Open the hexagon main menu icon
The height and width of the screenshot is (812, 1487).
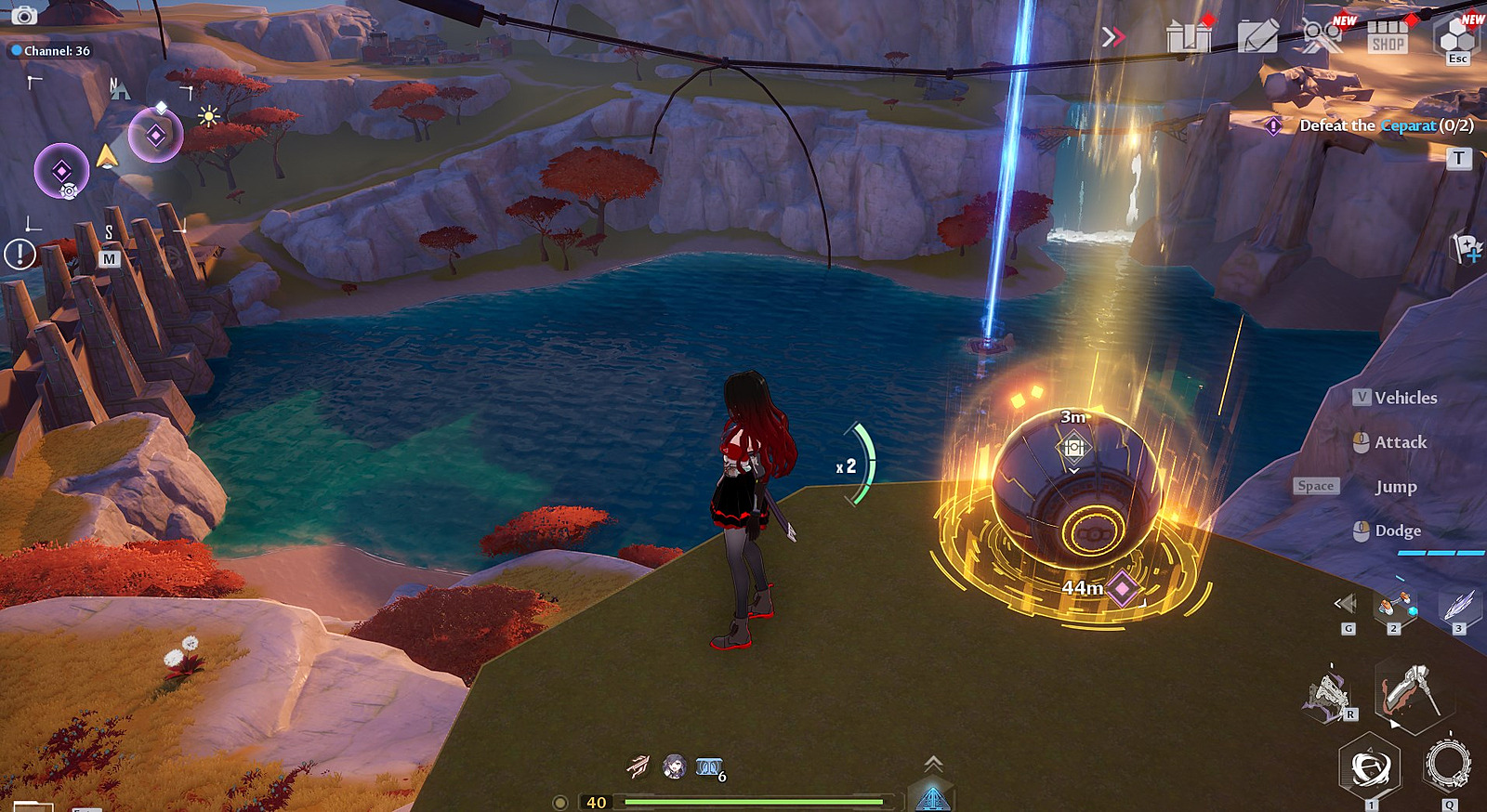[x=1457, y=37]
